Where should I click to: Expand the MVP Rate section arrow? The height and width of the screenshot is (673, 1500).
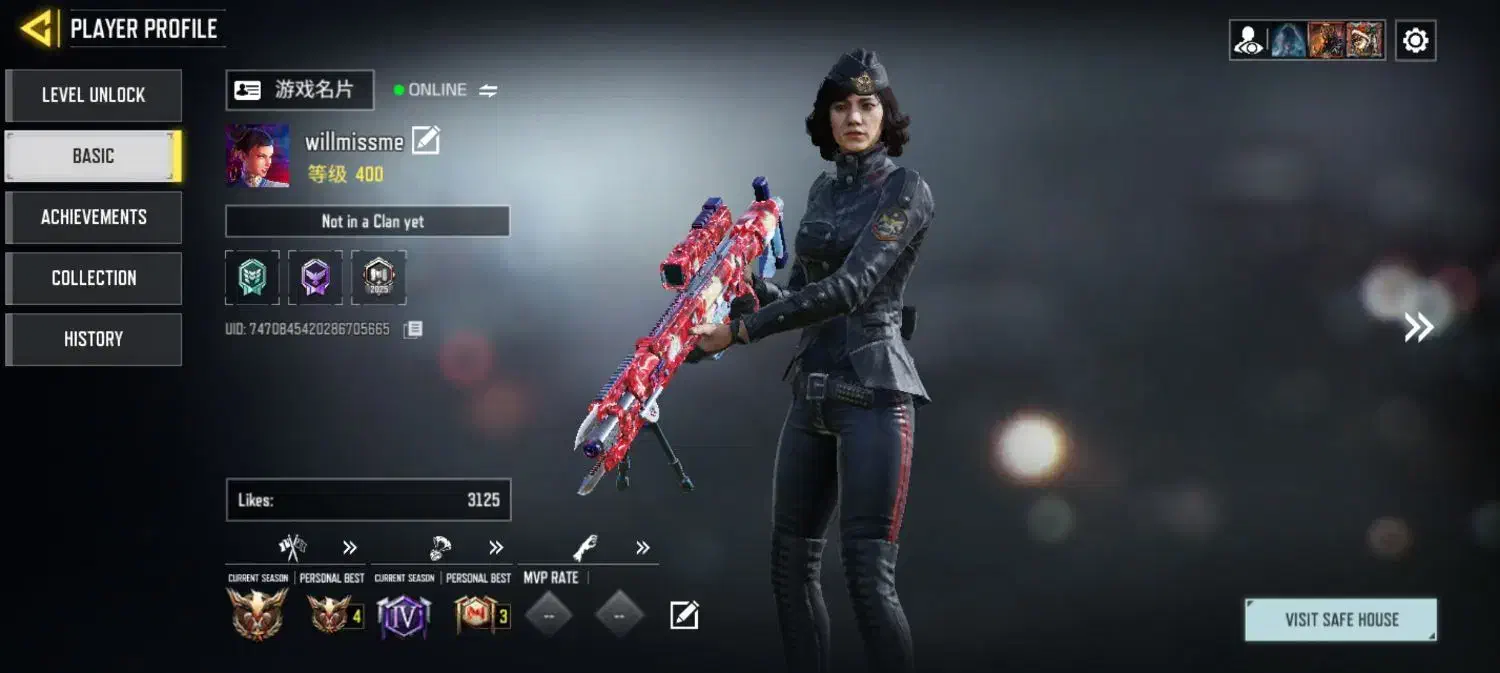click(x=643, y=547)
